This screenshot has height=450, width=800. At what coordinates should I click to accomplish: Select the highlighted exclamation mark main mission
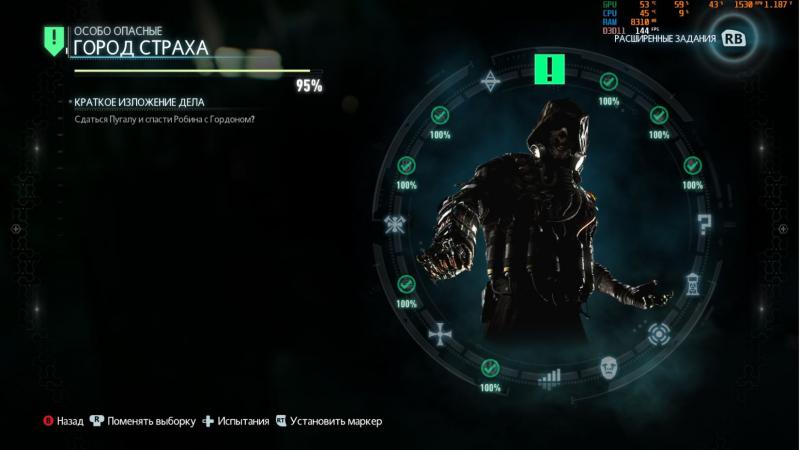pyautogui.click(x=549, y=69)
